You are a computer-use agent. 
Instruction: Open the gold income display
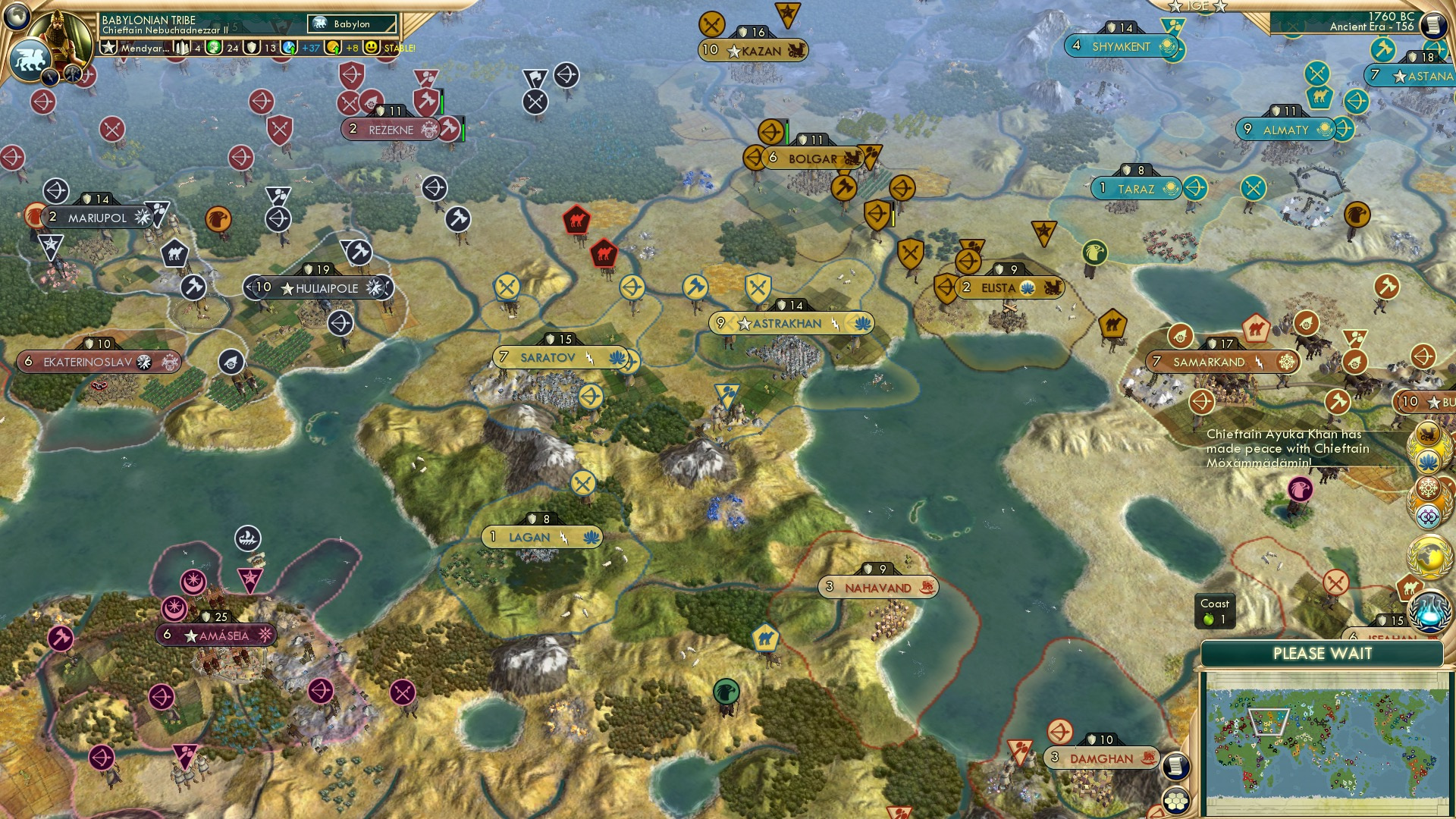click(x=332, y=49)
